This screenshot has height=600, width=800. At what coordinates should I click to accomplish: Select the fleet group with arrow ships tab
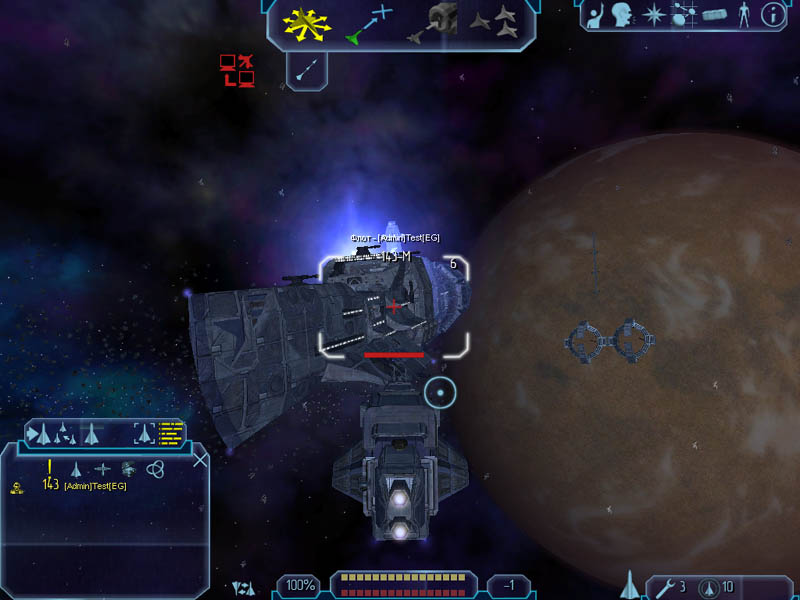[x=62, y=433]
